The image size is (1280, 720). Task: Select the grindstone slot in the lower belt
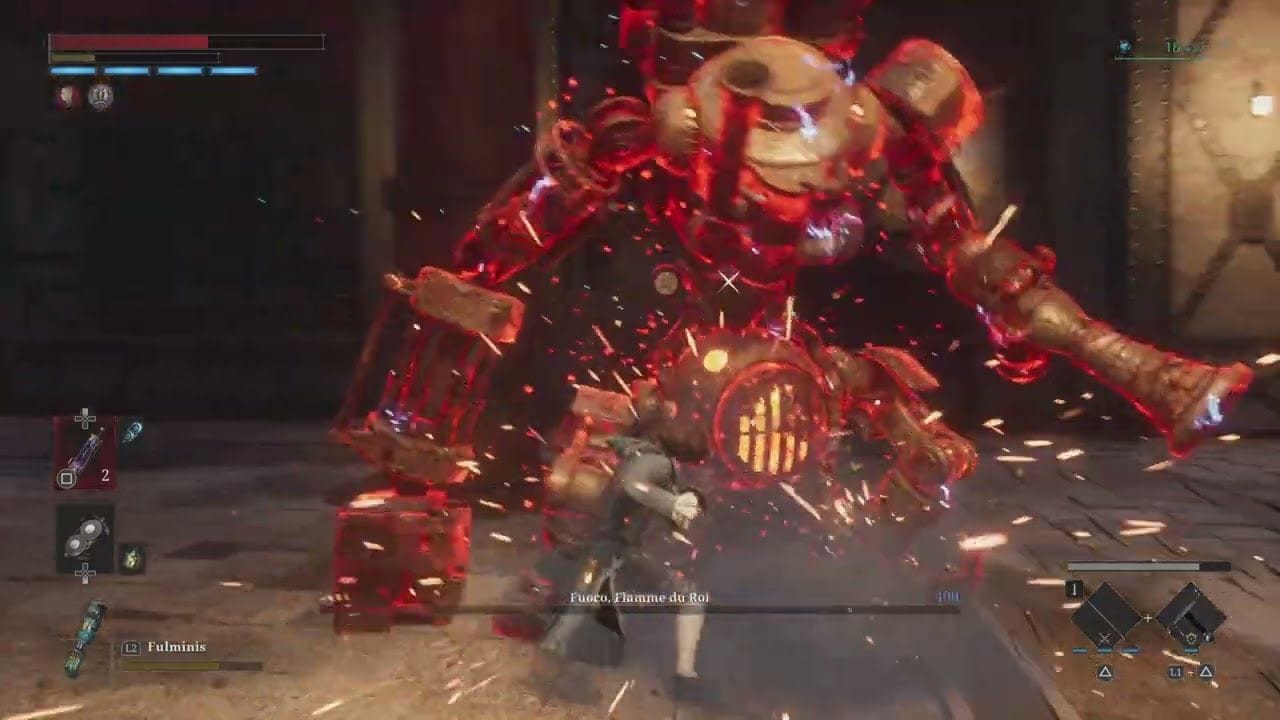85,539
